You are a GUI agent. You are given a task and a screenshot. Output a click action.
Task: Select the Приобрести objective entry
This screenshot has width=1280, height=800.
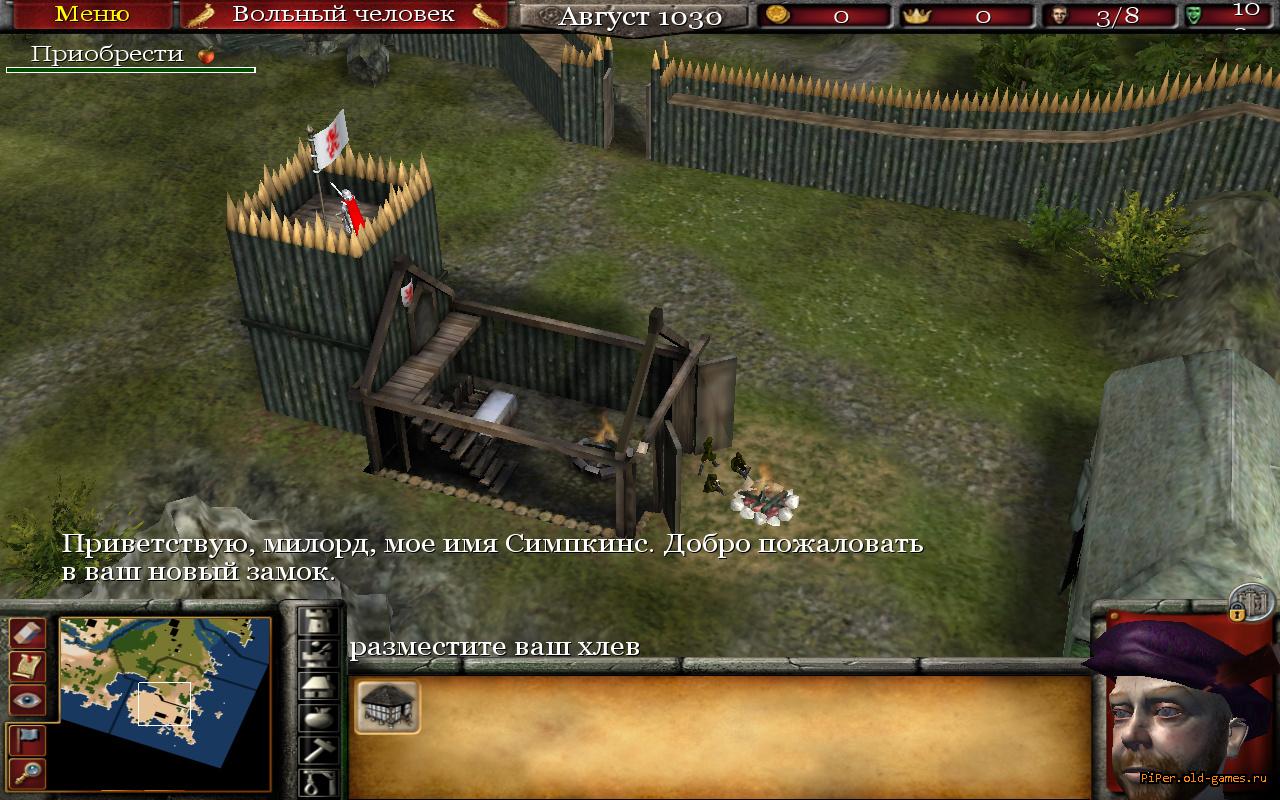click(x=108, y=55)
